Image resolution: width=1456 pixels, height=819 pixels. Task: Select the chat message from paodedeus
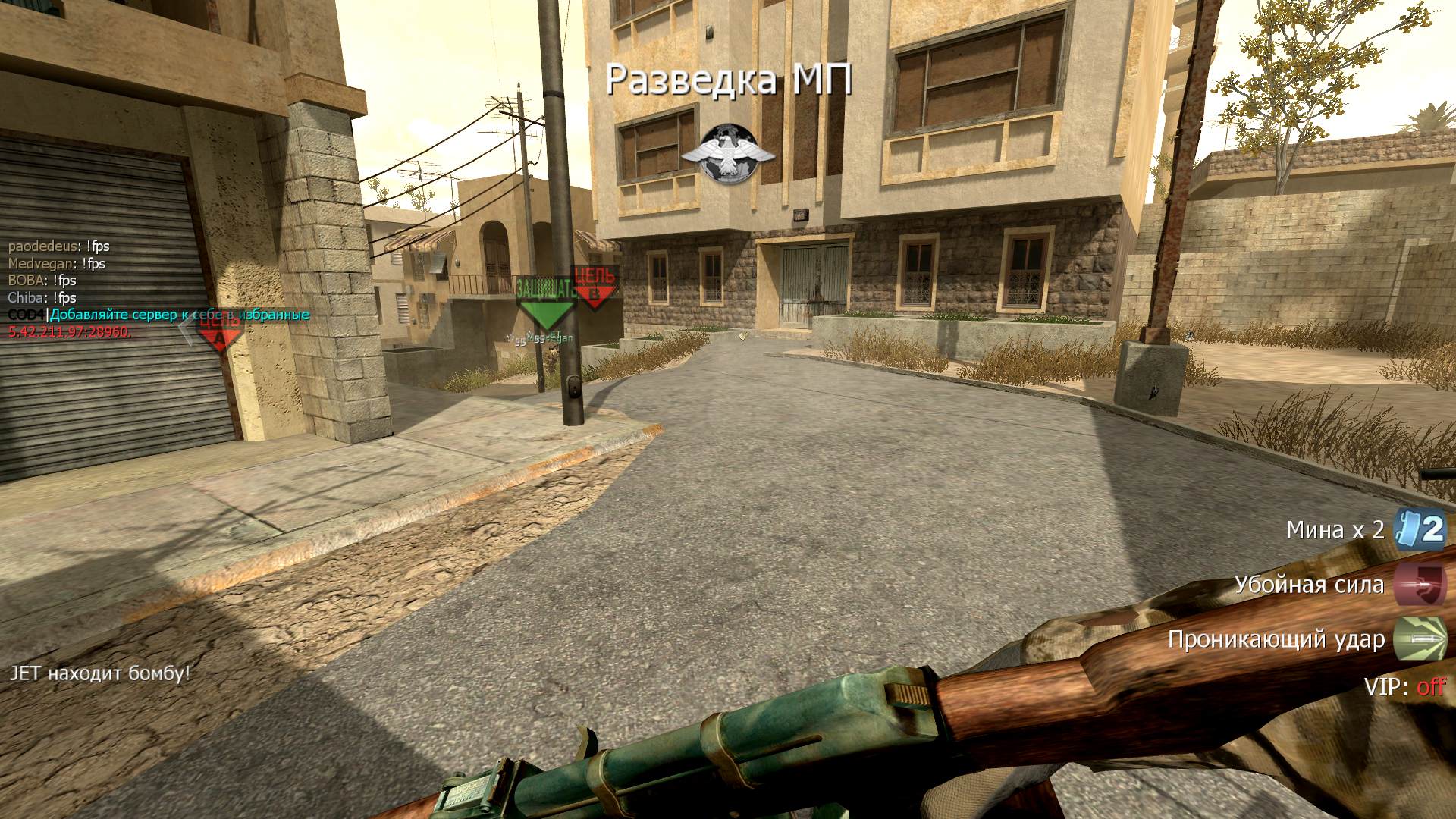point(59,246)
